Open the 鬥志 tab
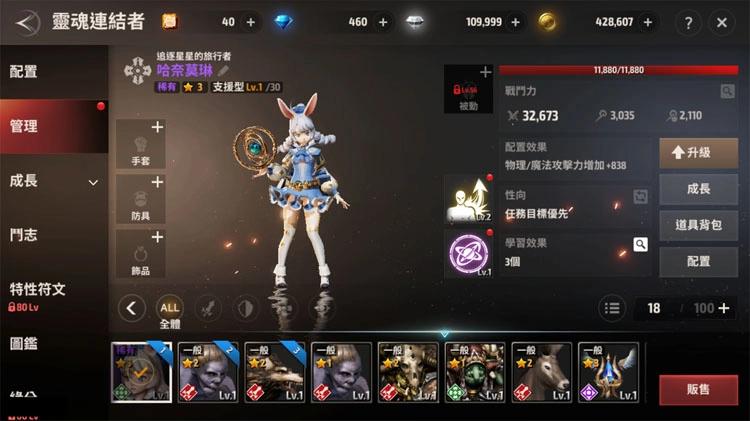The width and height of the screenshot is (750, 421). pos(24,235)
